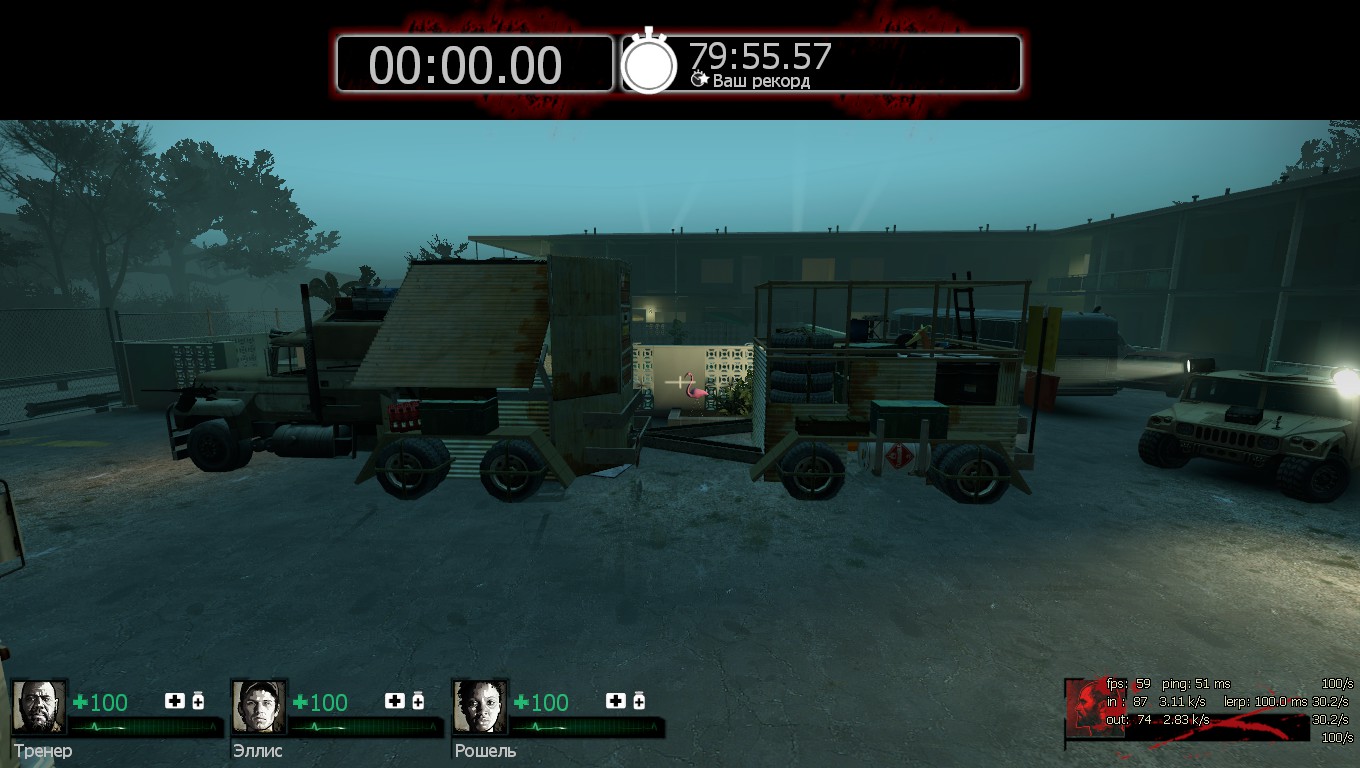Click Рошель's pain pills icon
The image size is (1360, 768).
pyautogui.click(x=639, y=701)
